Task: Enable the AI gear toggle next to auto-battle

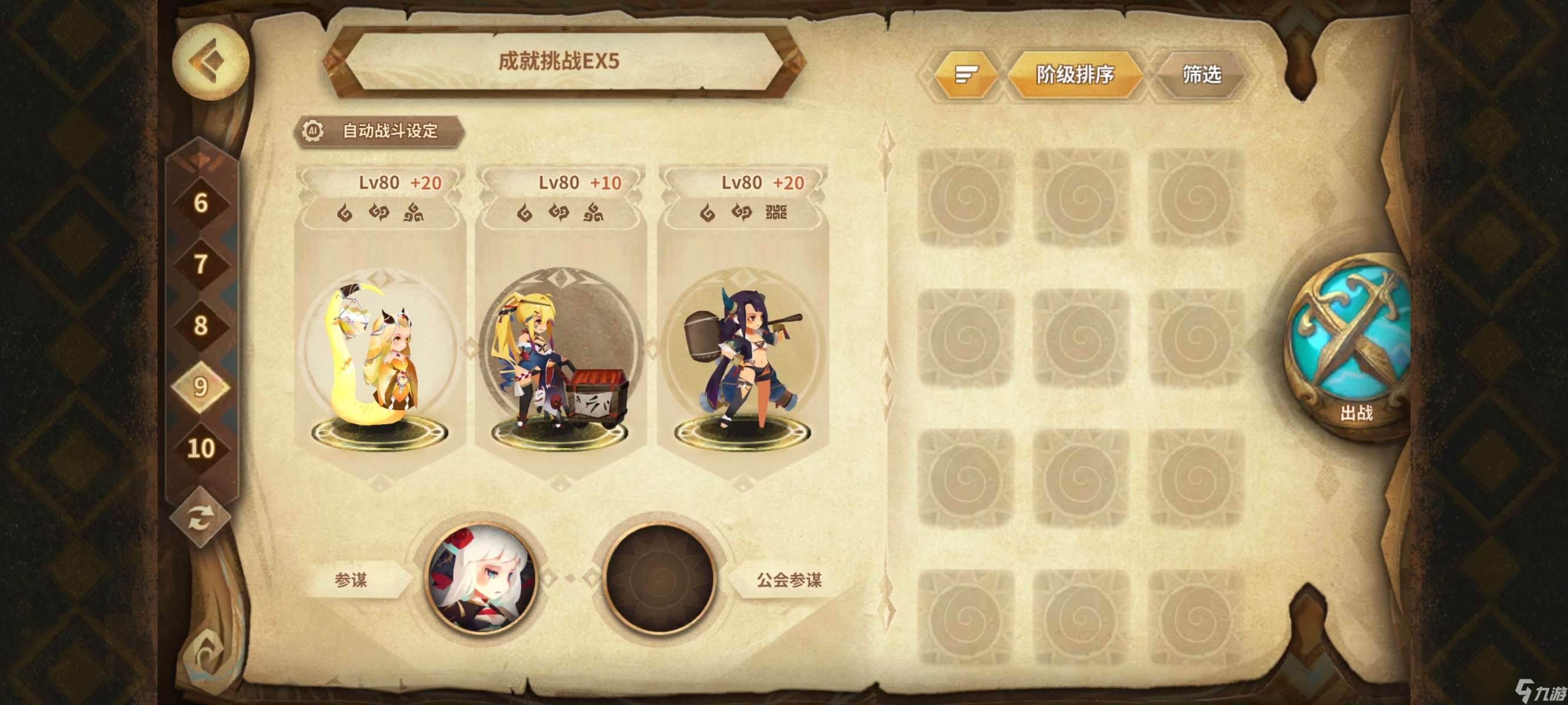Action: [313, 130]
